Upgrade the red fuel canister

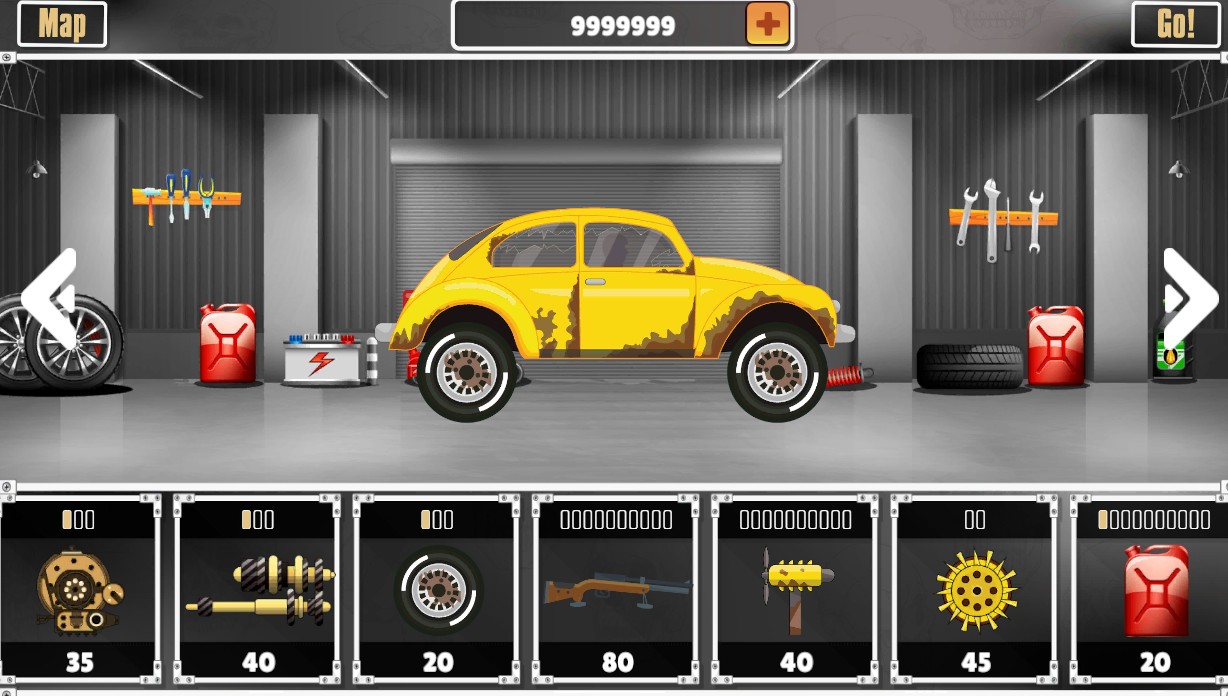click(1152, 590)
